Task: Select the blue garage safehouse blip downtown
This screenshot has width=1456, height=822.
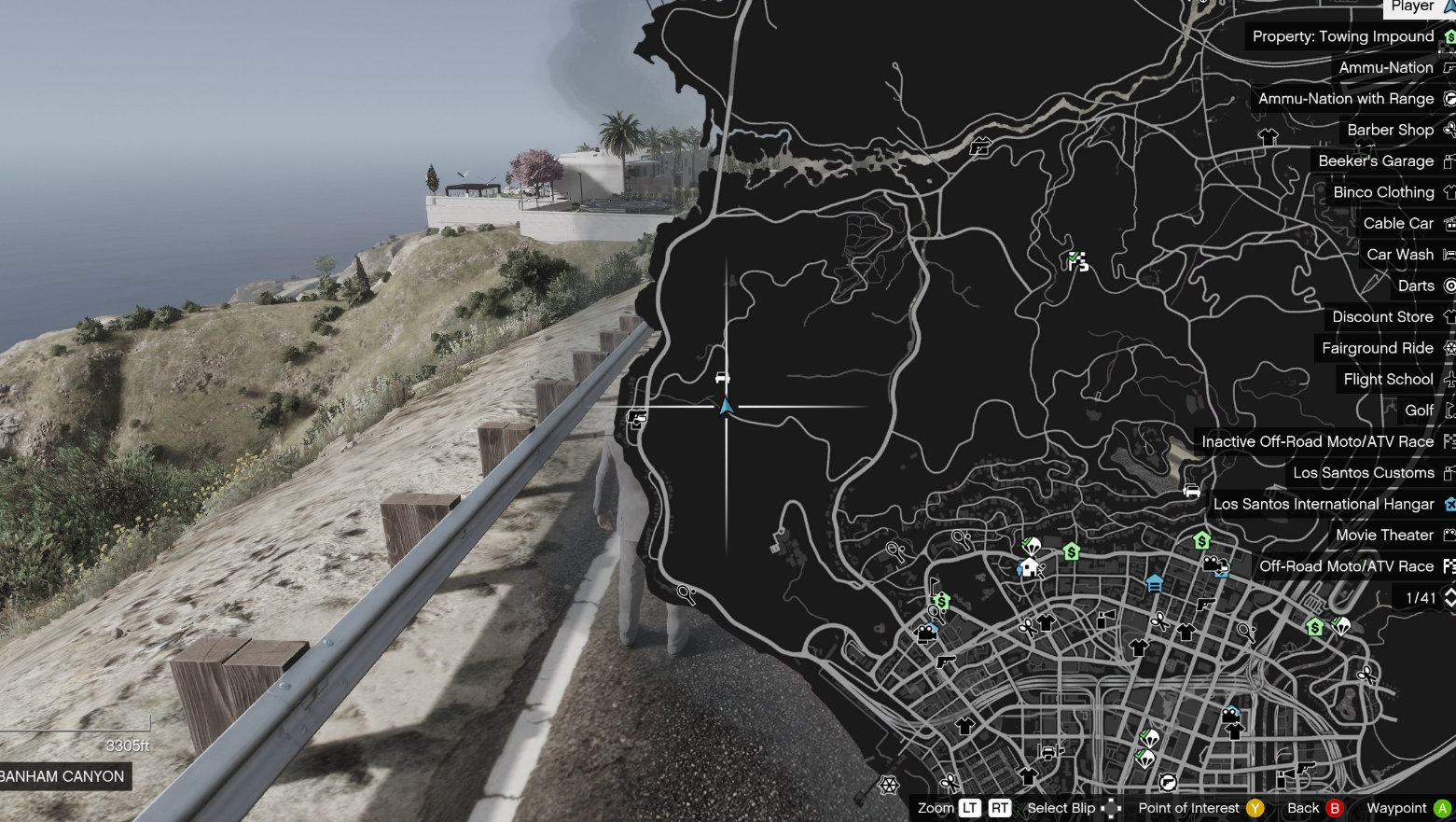Action: tap(1155, 585)
